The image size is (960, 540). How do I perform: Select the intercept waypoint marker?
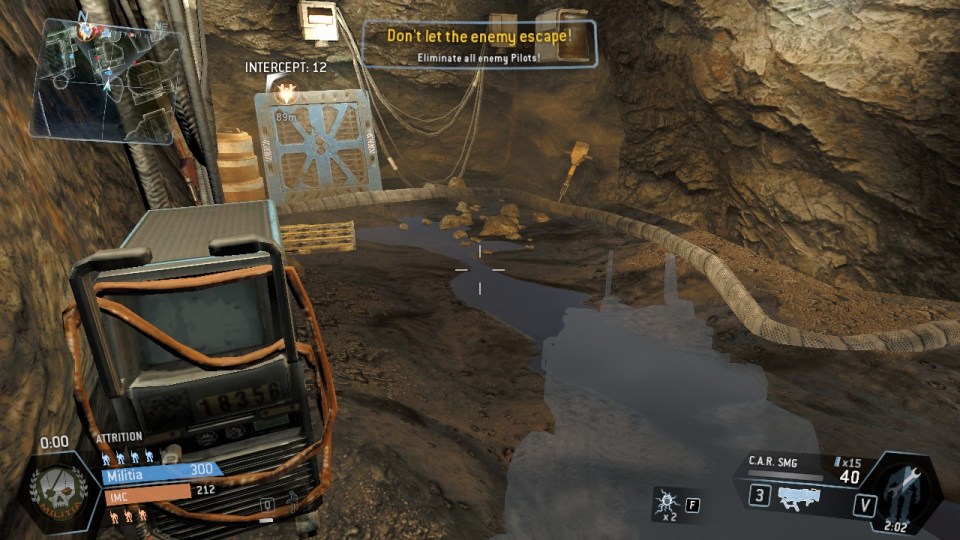[x=287, y=95]
